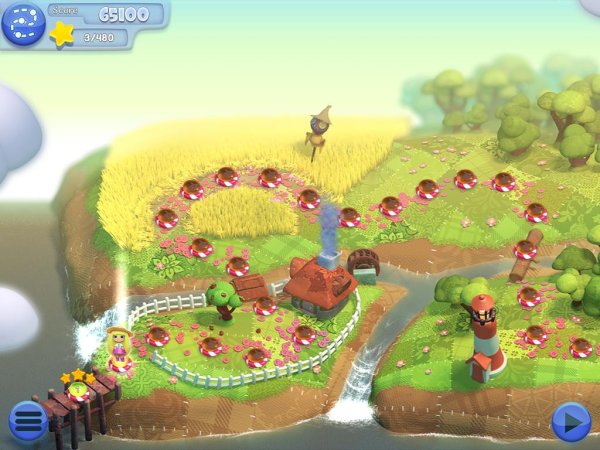
Task: Select the three-star level on the dock
Action: [x=78, y=391]
